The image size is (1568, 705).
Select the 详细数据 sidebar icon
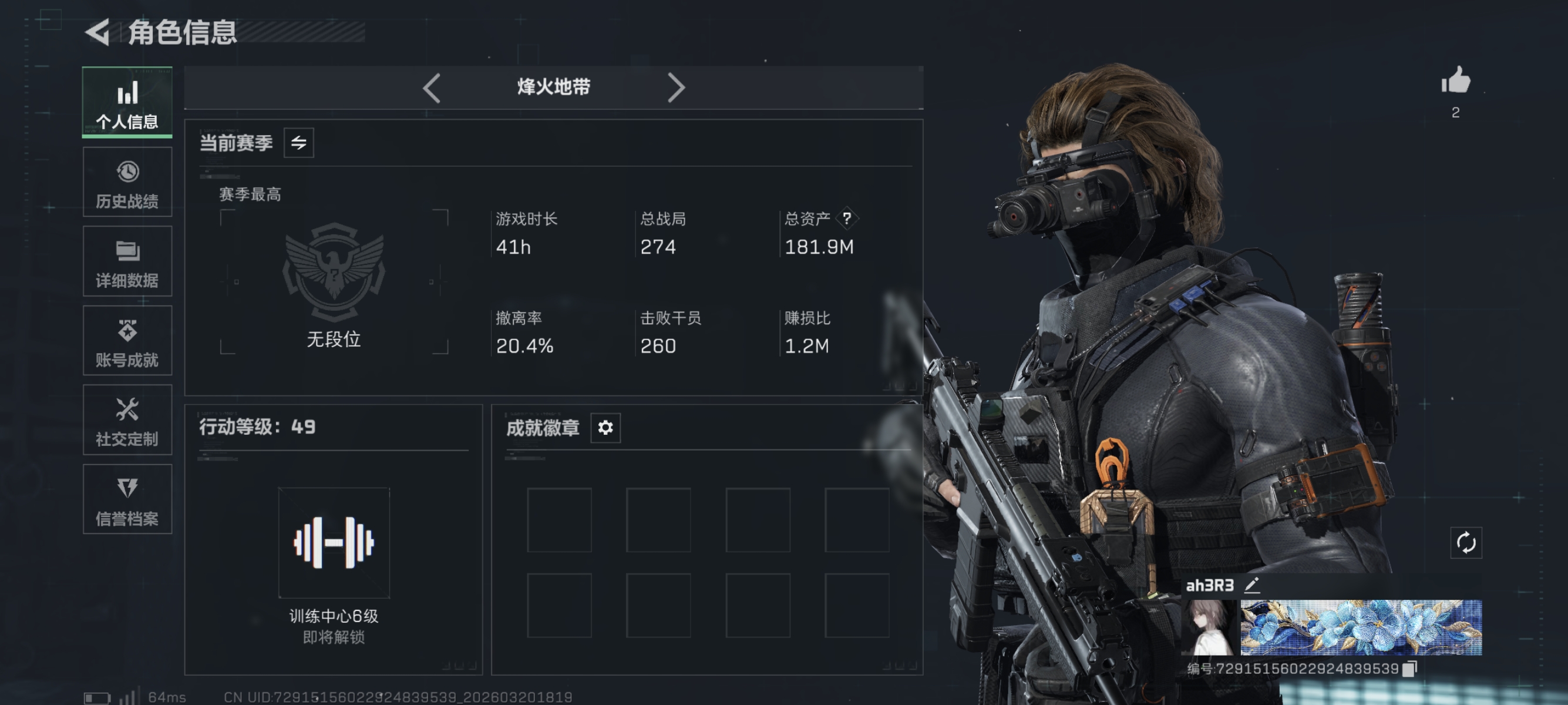point(127,262)
